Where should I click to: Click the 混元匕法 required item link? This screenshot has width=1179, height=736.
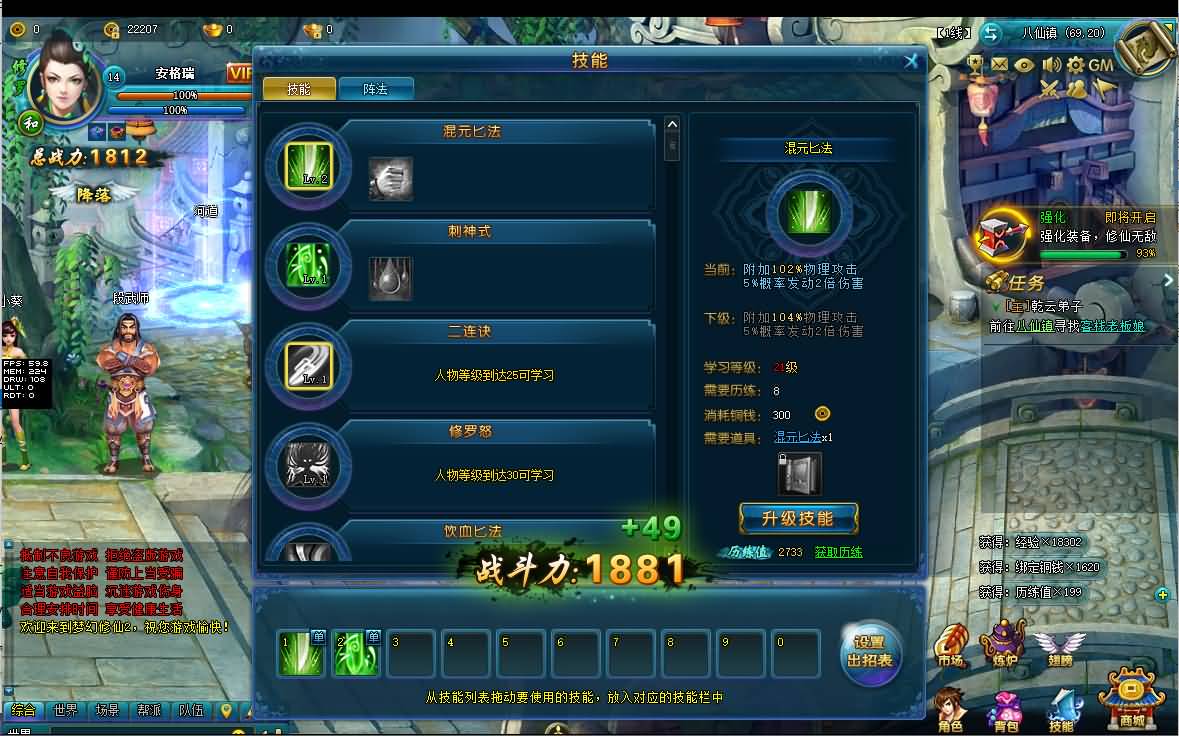[x=797, y=438]
